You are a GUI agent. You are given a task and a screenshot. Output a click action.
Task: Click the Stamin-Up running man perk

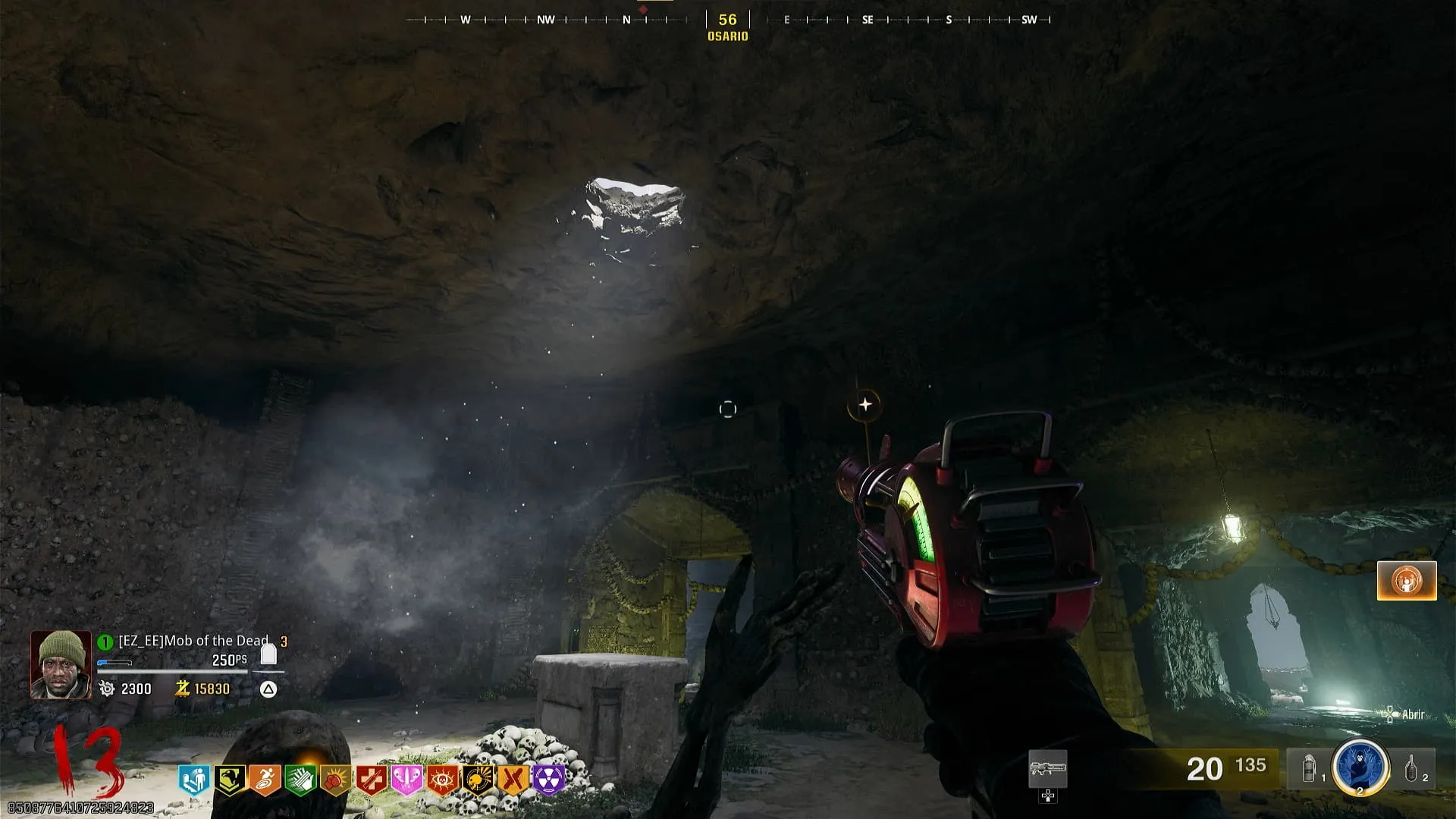pos(264,779)
